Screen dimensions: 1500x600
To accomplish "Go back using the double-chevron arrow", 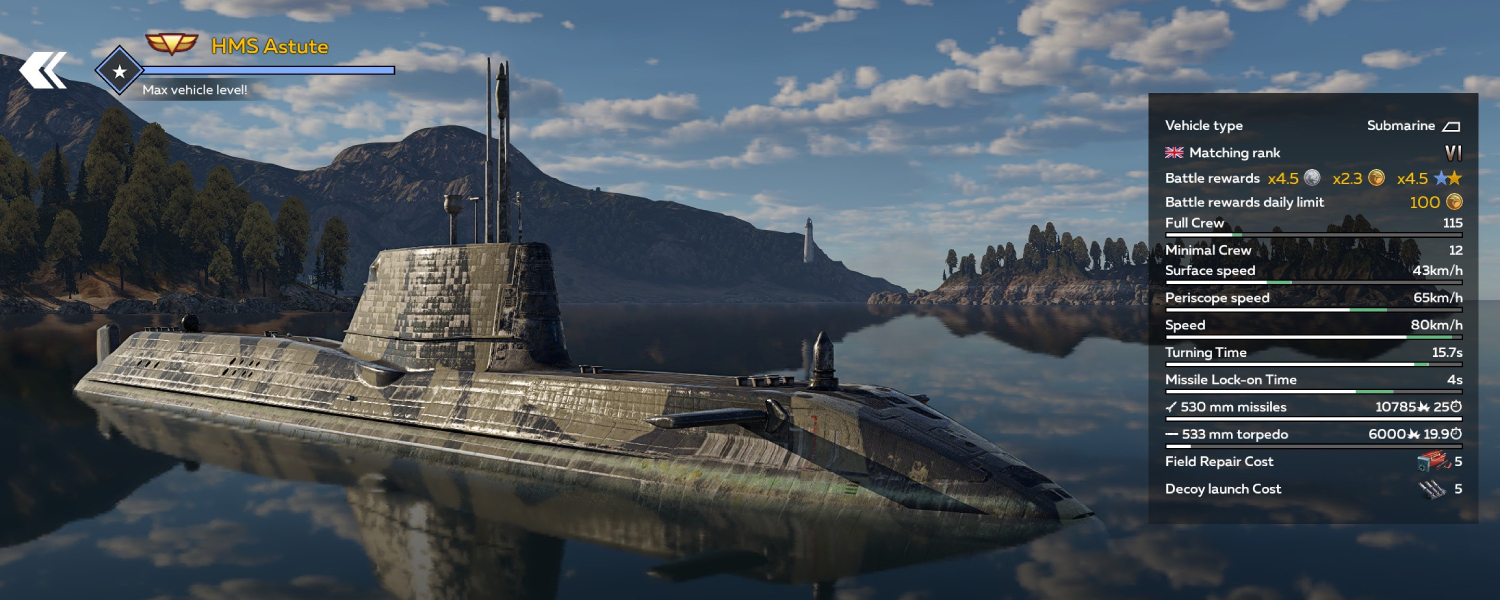I will click(43, 70).
